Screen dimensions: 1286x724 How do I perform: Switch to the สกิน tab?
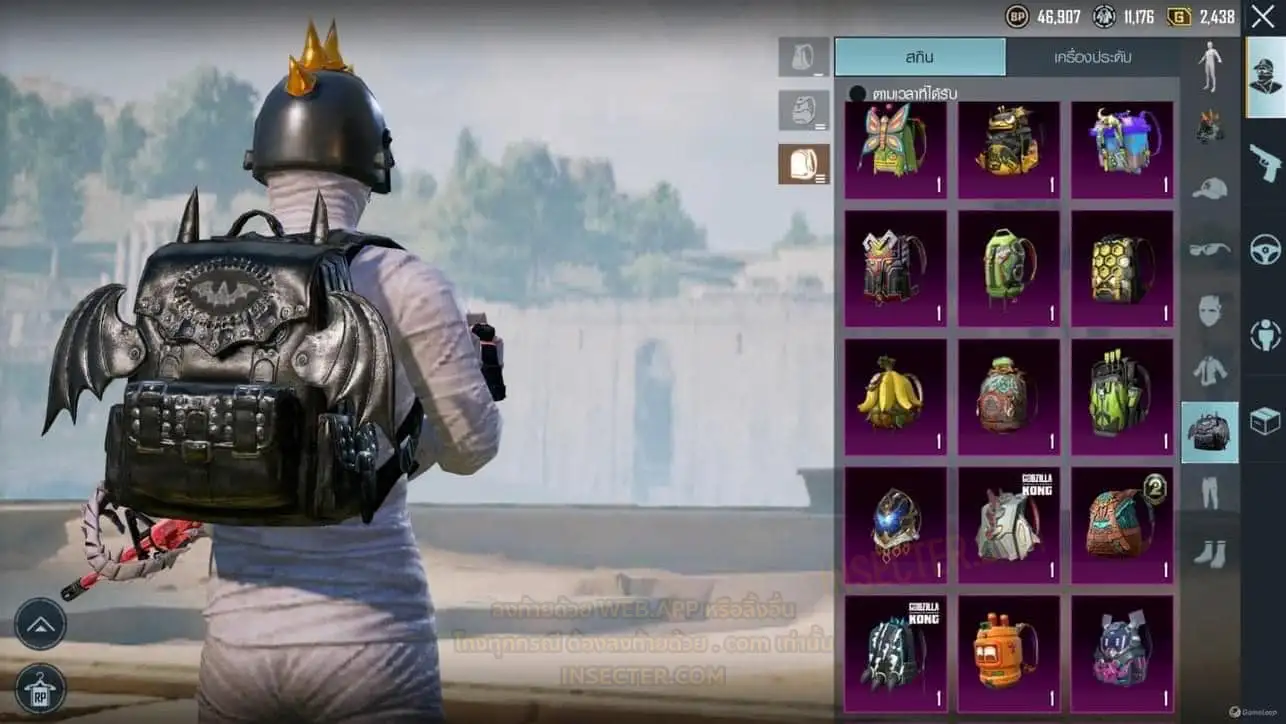click(919, 57)
